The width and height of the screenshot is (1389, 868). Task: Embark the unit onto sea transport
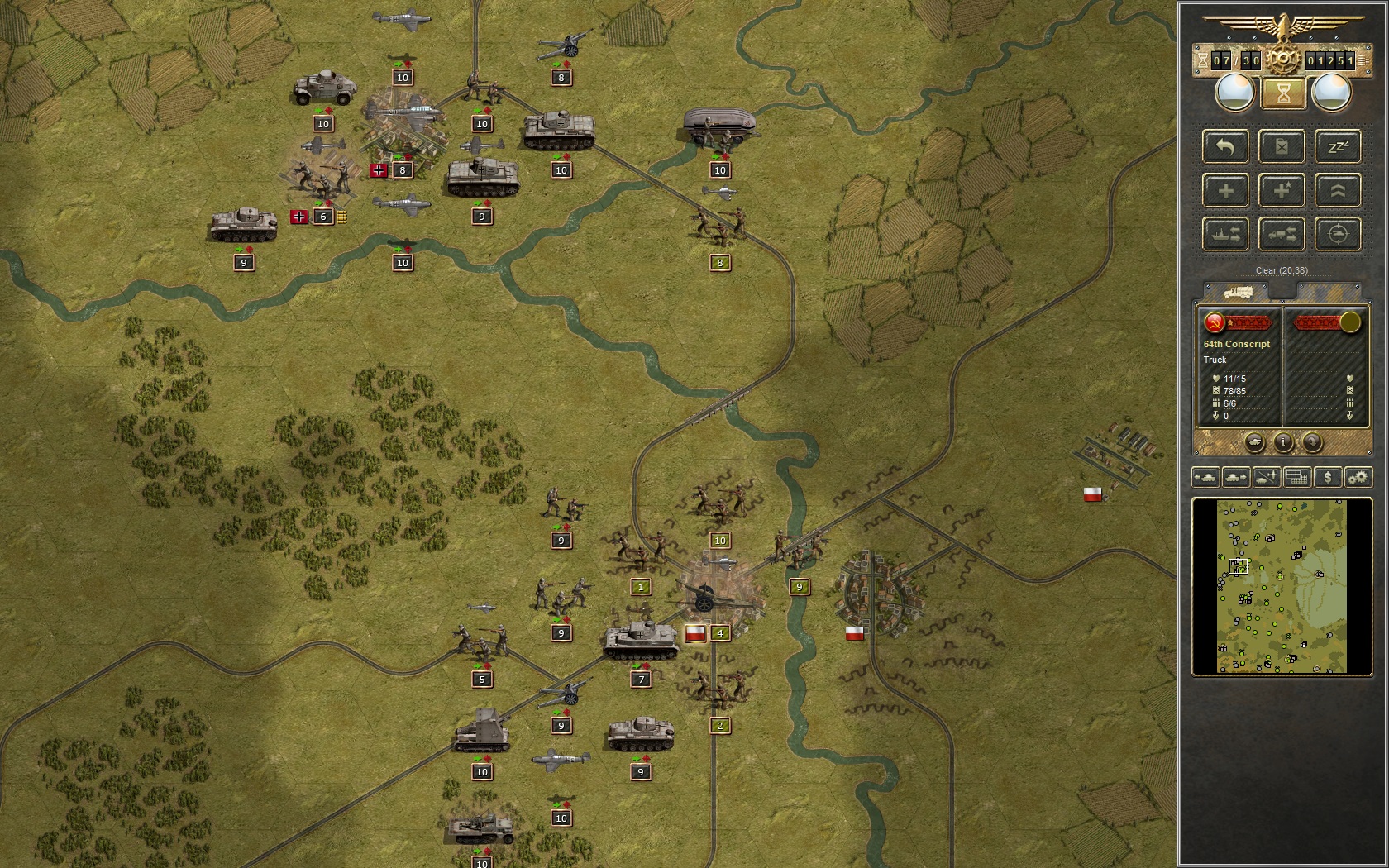(1224, 234)
